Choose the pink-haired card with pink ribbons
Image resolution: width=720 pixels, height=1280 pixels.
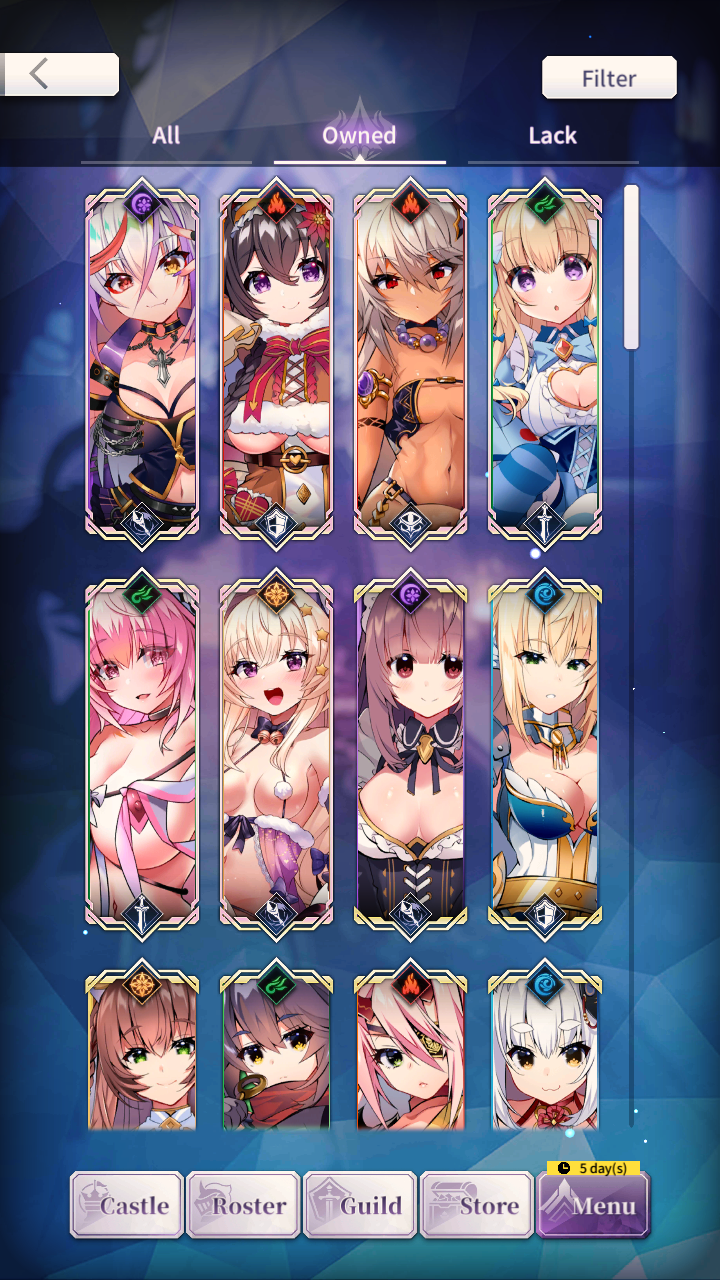coord(142,755)
